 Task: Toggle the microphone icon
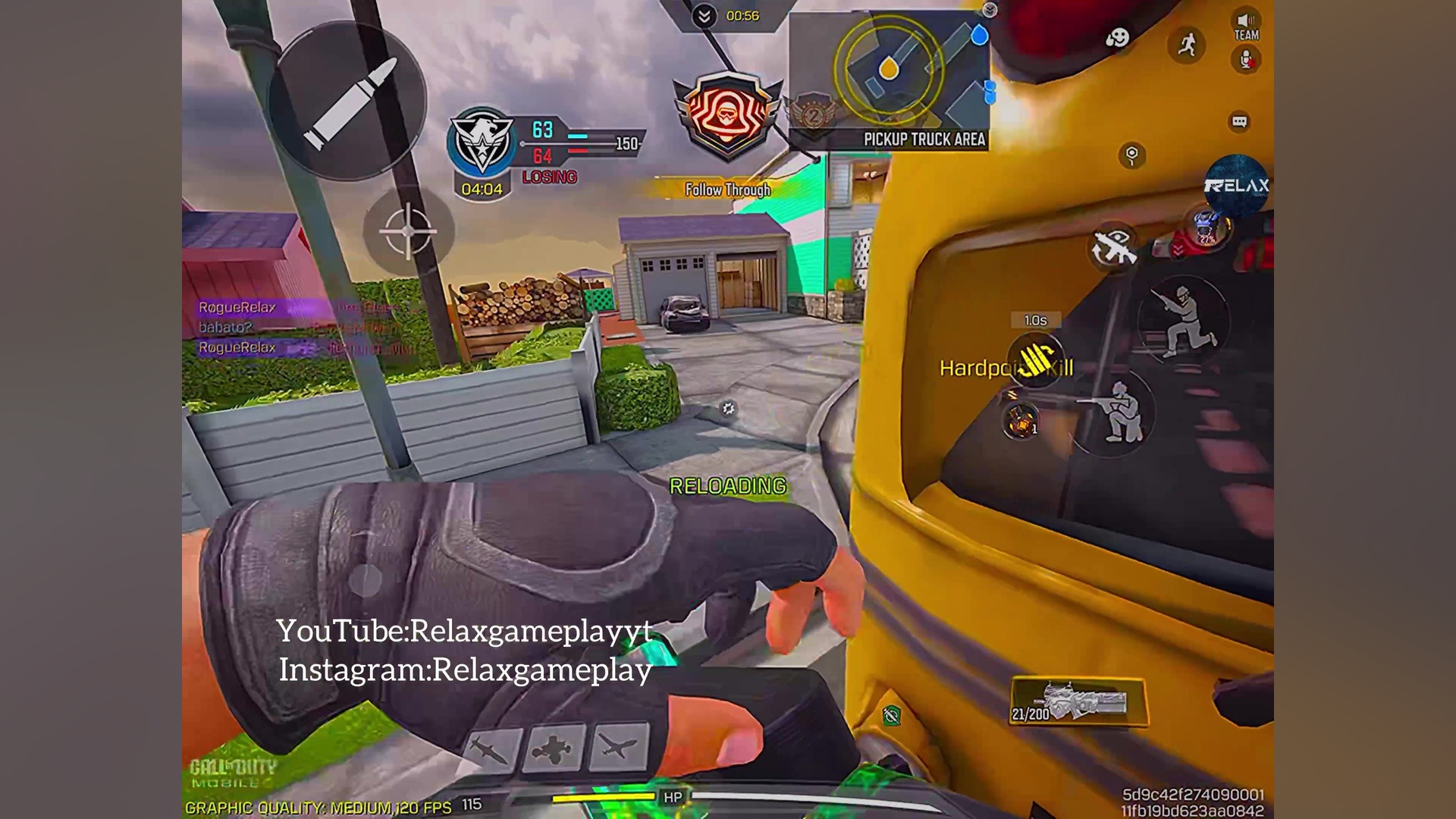1246,60
